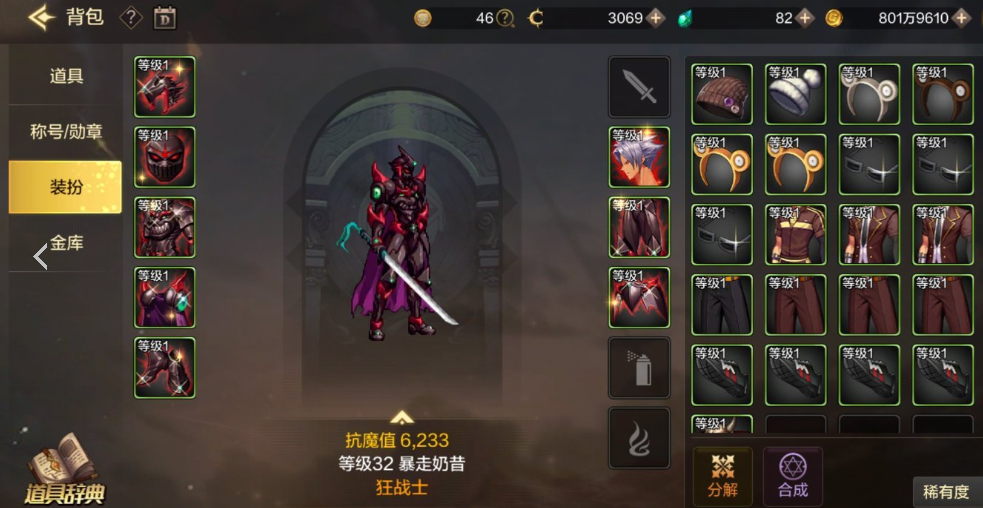Tap the 分解 disassemble button

[x=723, y=475]
